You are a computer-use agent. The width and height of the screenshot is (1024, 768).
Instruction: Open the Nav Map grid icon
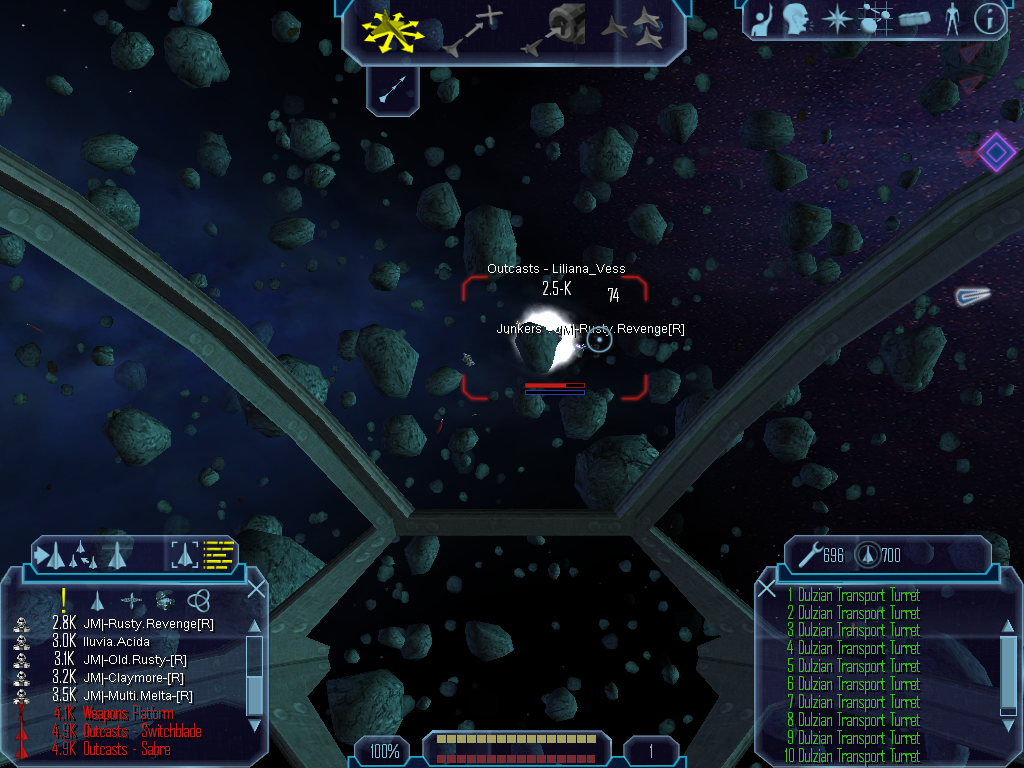[x=876, y=19]
